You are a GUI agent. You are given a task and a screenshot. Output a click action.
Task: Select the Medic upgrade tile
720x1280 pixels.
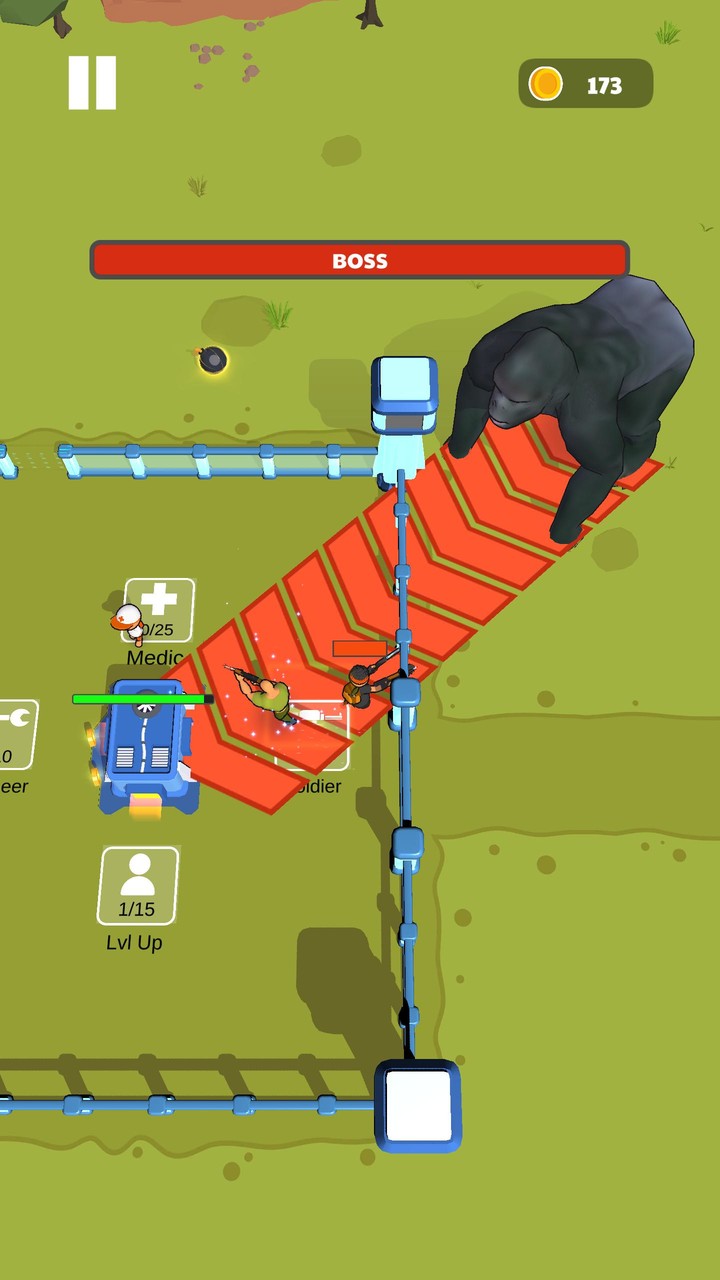[x=160, y=609]
